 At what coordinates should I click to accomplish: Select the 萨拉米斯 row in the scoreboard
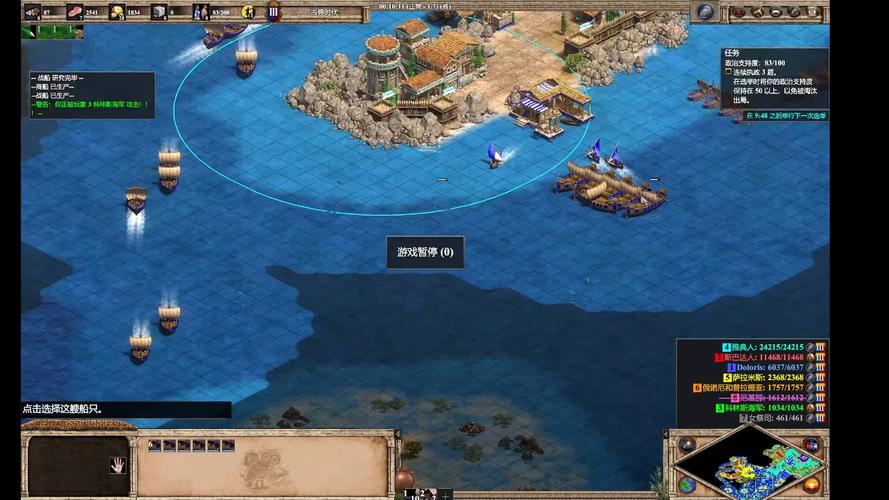771,378
